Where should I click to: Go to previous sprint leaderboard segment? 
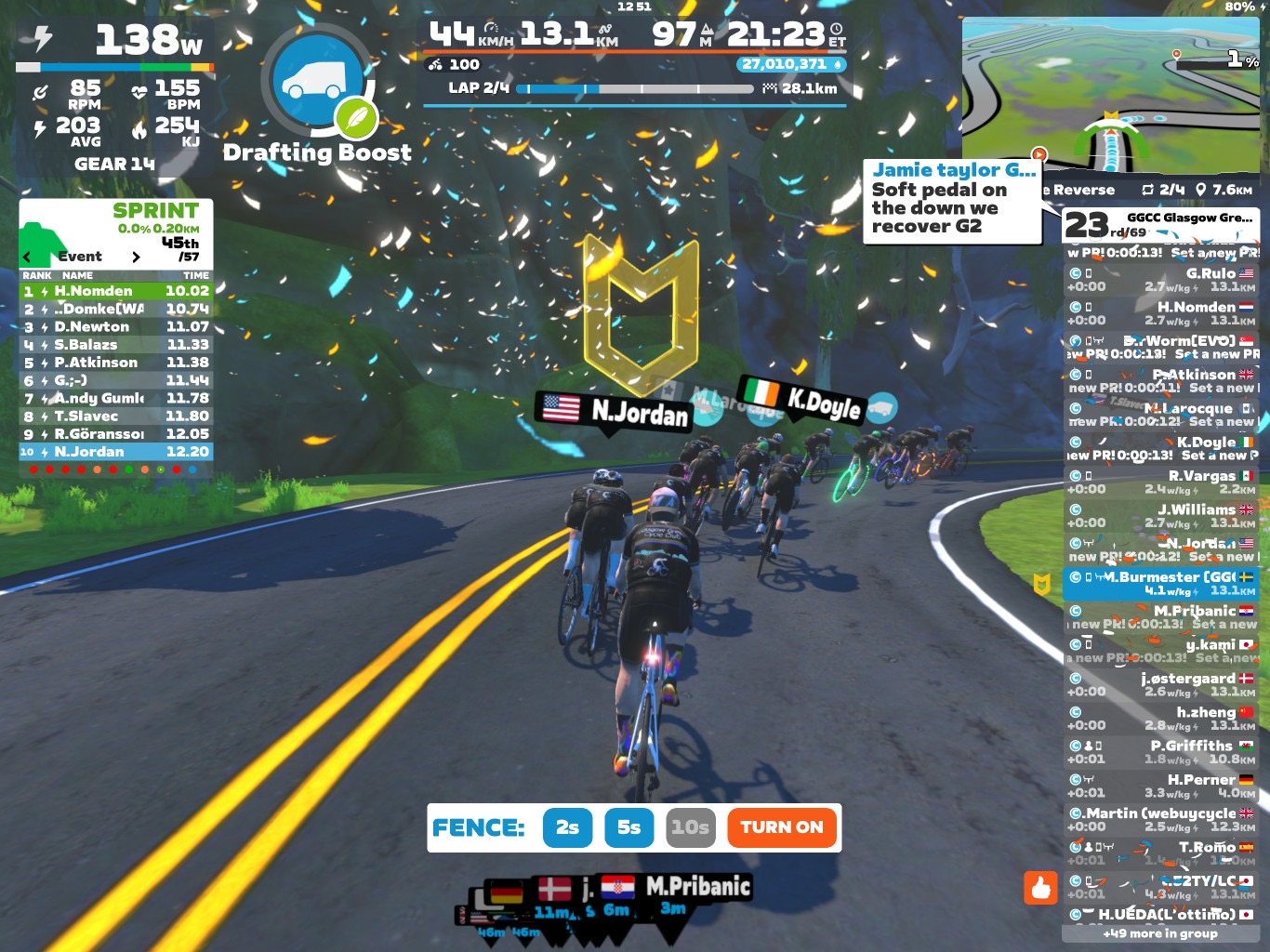[28, 257]
